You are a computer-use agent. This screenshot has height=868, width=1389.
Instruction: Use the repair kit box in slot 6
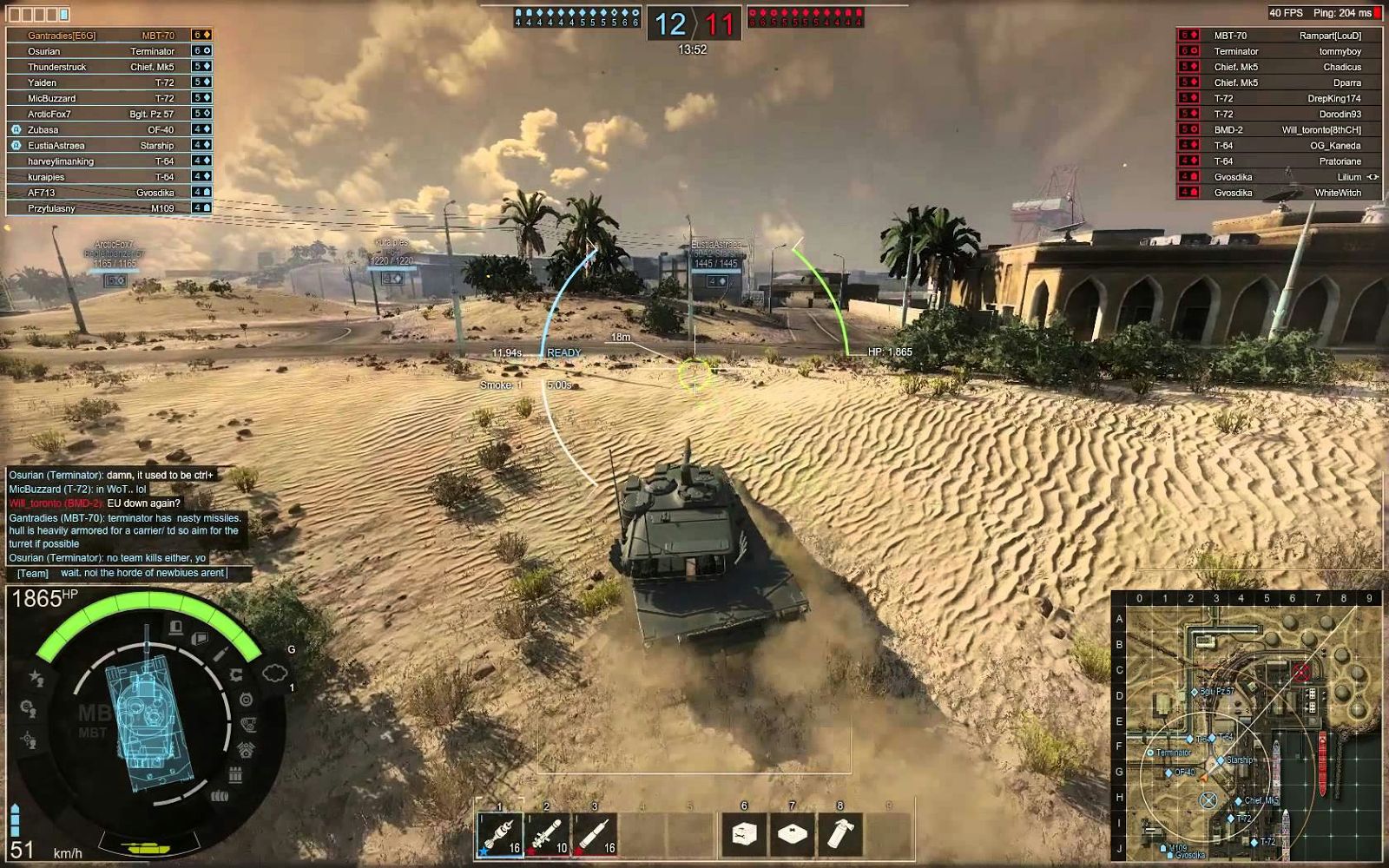pyautogui.click(x=744, y=835)
